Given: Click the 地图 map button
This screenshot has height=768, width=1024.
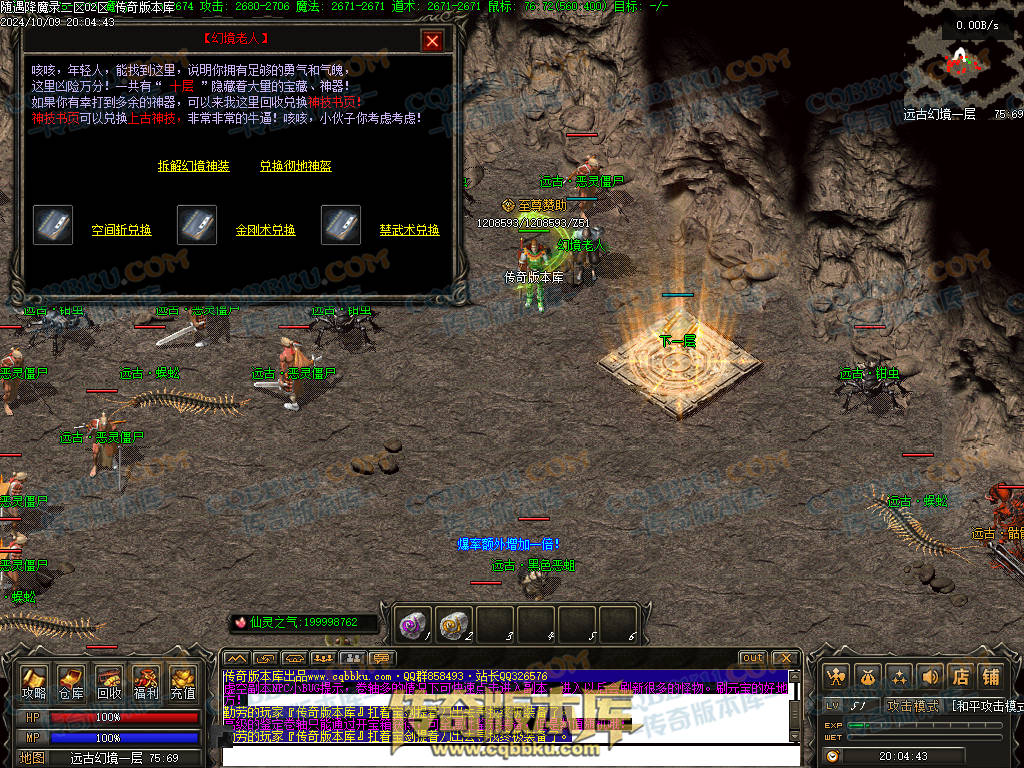Looking at the screenshot, I should [x=33, y=758].
